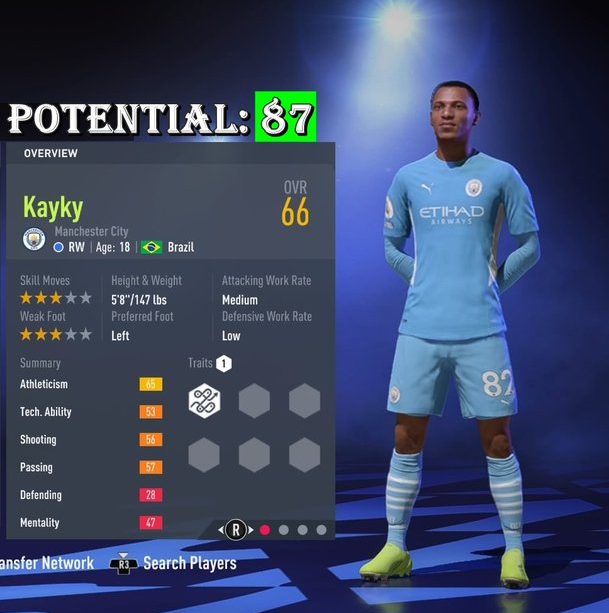Select the Overview panel header
The height and width of the screenshot is (613, 609).
coord(51,153)
